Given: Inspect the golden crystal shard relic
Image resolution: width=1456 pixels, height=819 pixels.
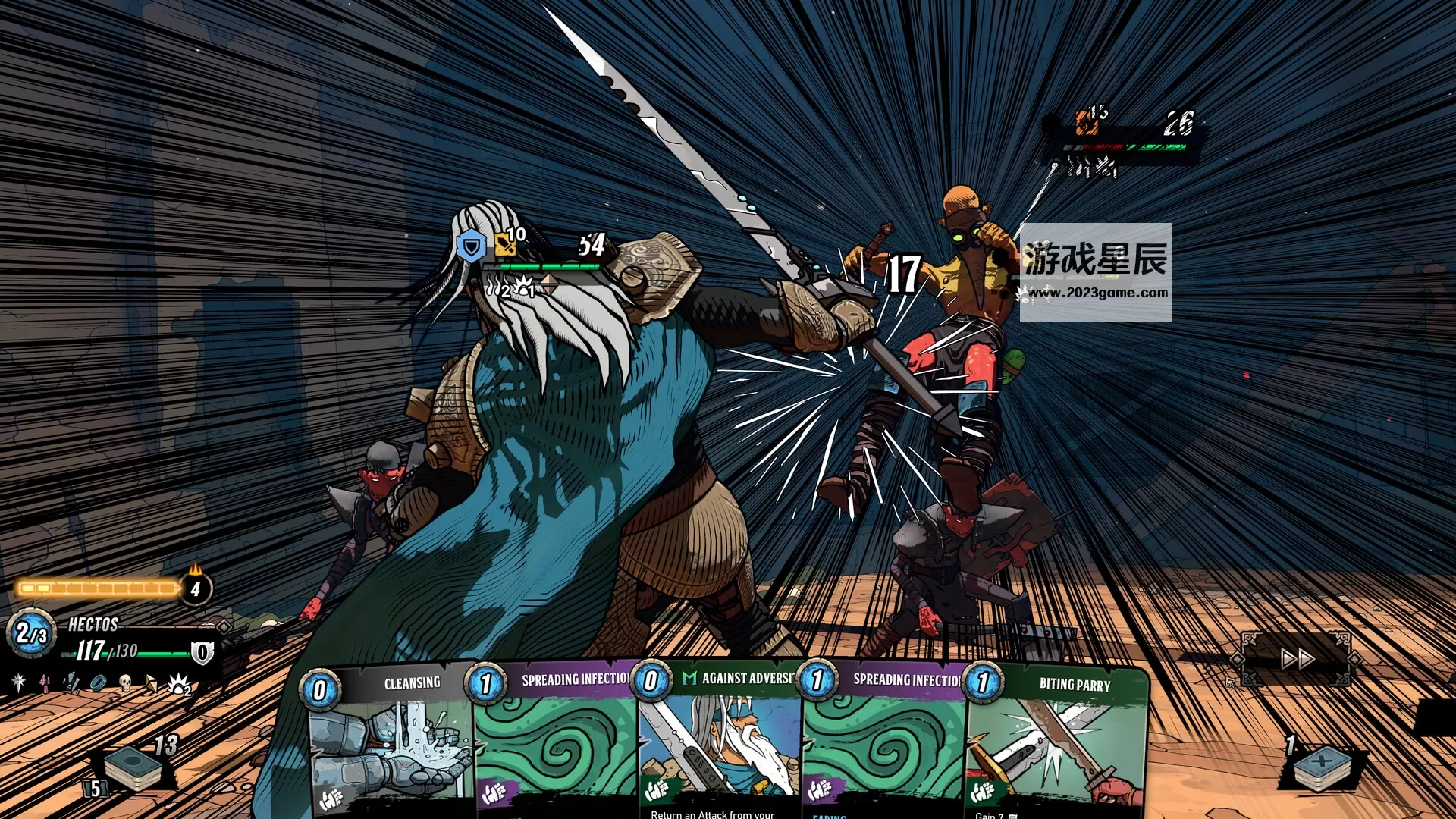Looking at the screenshot, I should pyautogui.click(x=152, y=683).
